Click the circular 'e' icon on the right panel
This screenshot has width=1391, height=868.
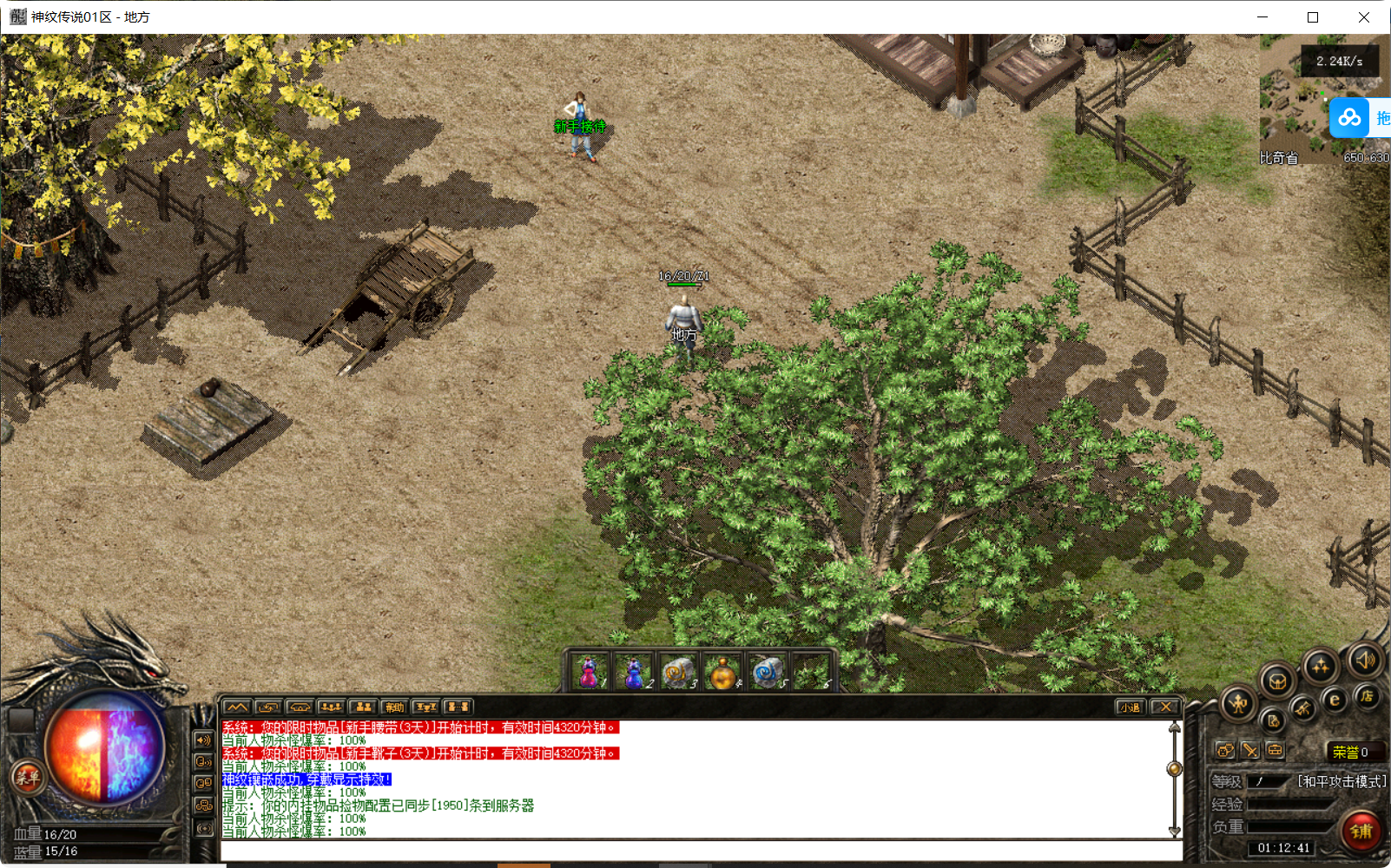(1334, 700)
